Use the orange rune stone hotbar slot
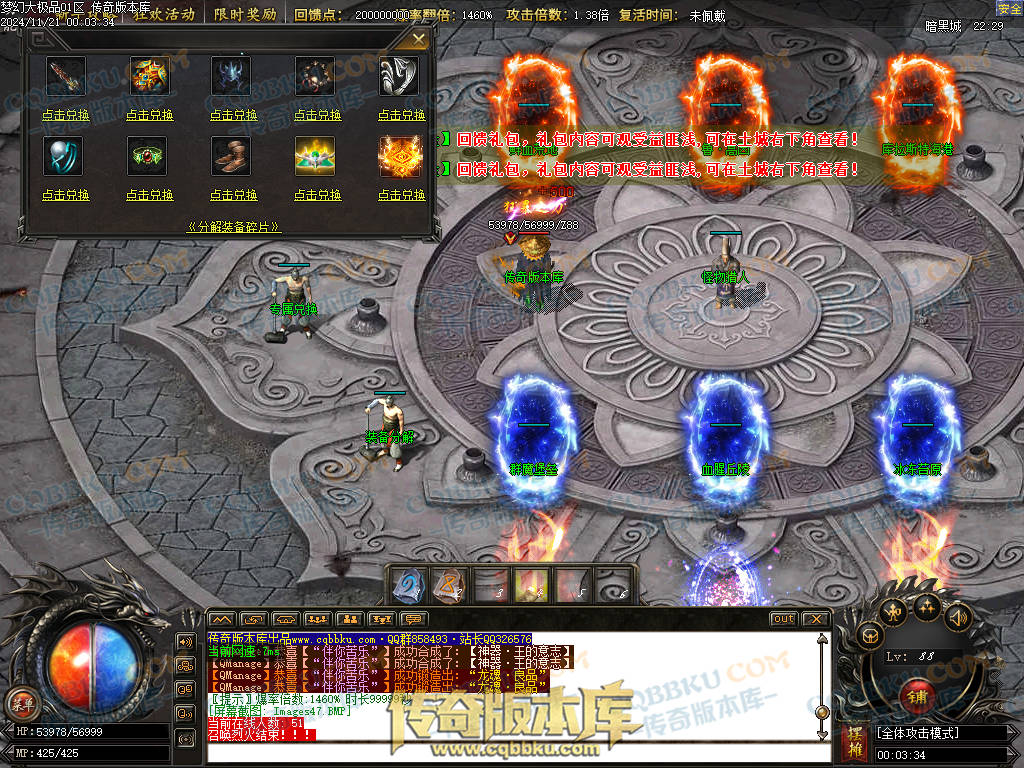 point(447,586)
